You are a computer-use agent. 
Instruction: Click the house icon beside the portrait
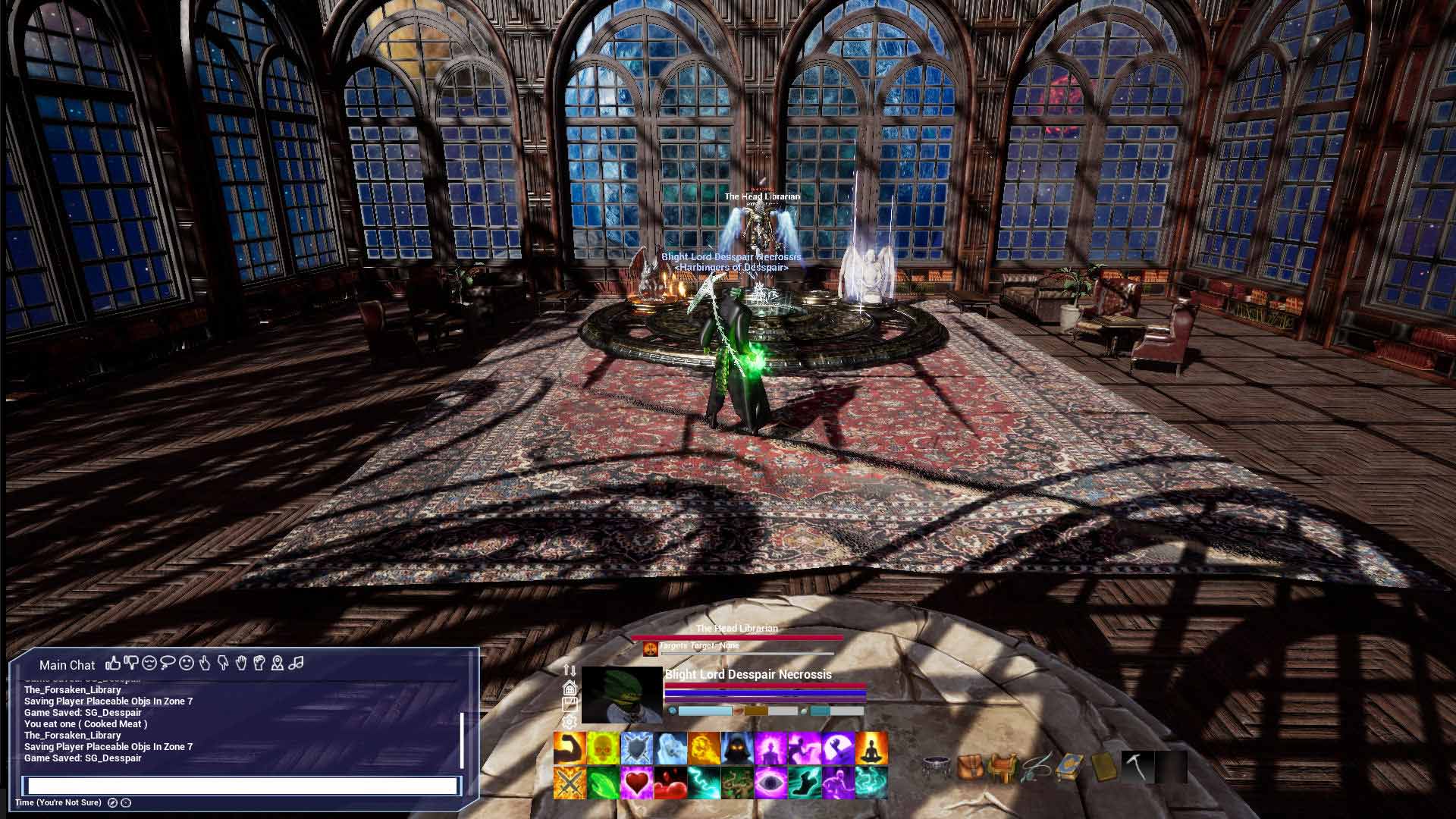coord(570,688)
